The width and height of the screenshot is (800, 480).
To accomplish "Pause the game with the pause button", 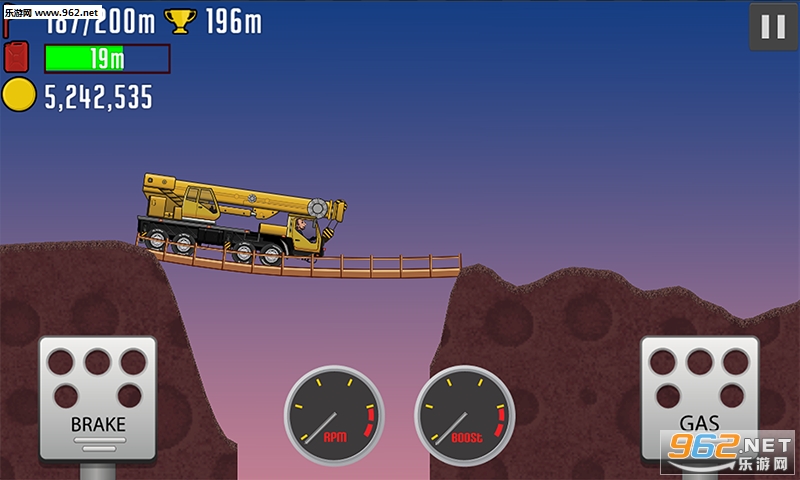I will pos(773,27).
